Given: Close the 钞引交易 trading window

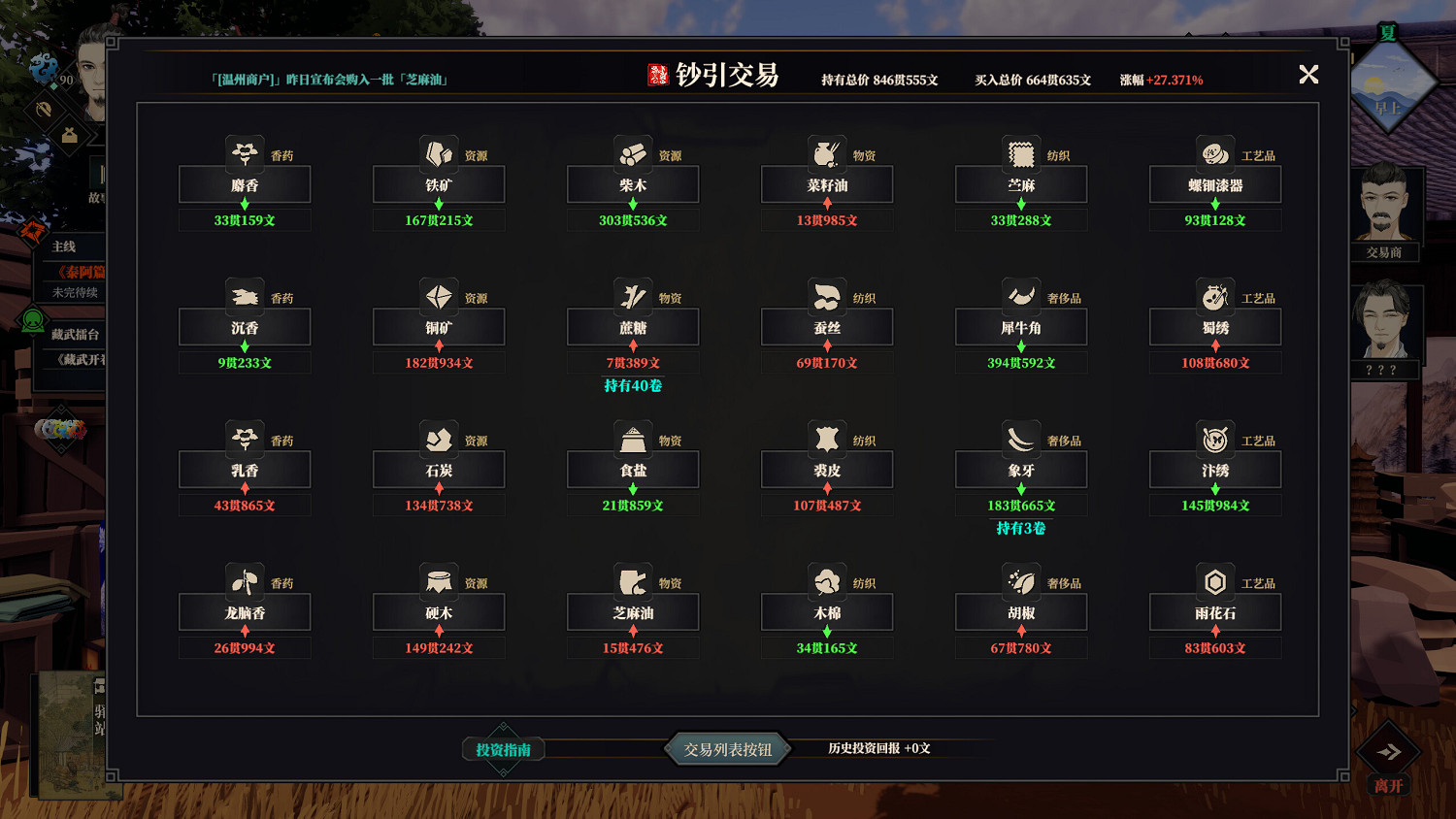Looking at the screenshot, I should coord(1308,74).
